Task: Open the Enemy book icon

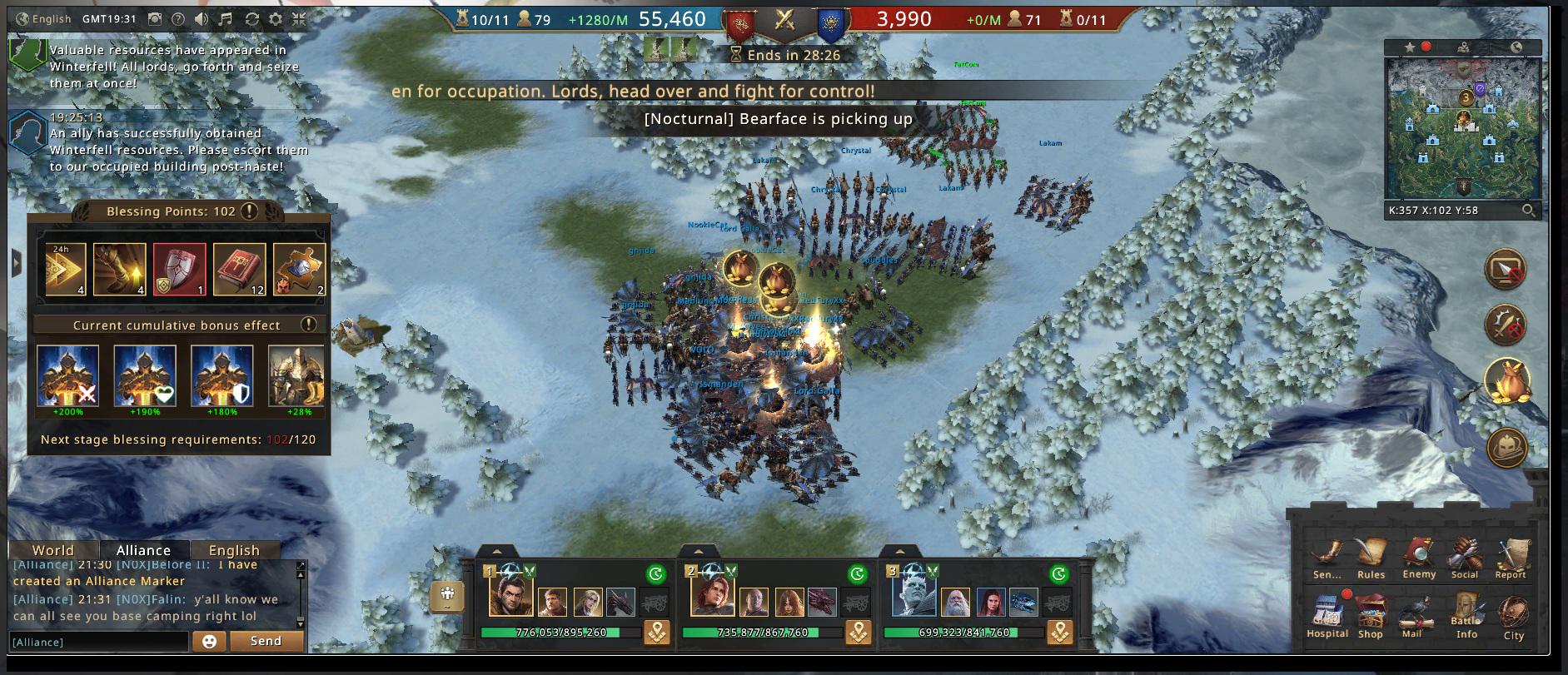Action: pos(1418,556)
